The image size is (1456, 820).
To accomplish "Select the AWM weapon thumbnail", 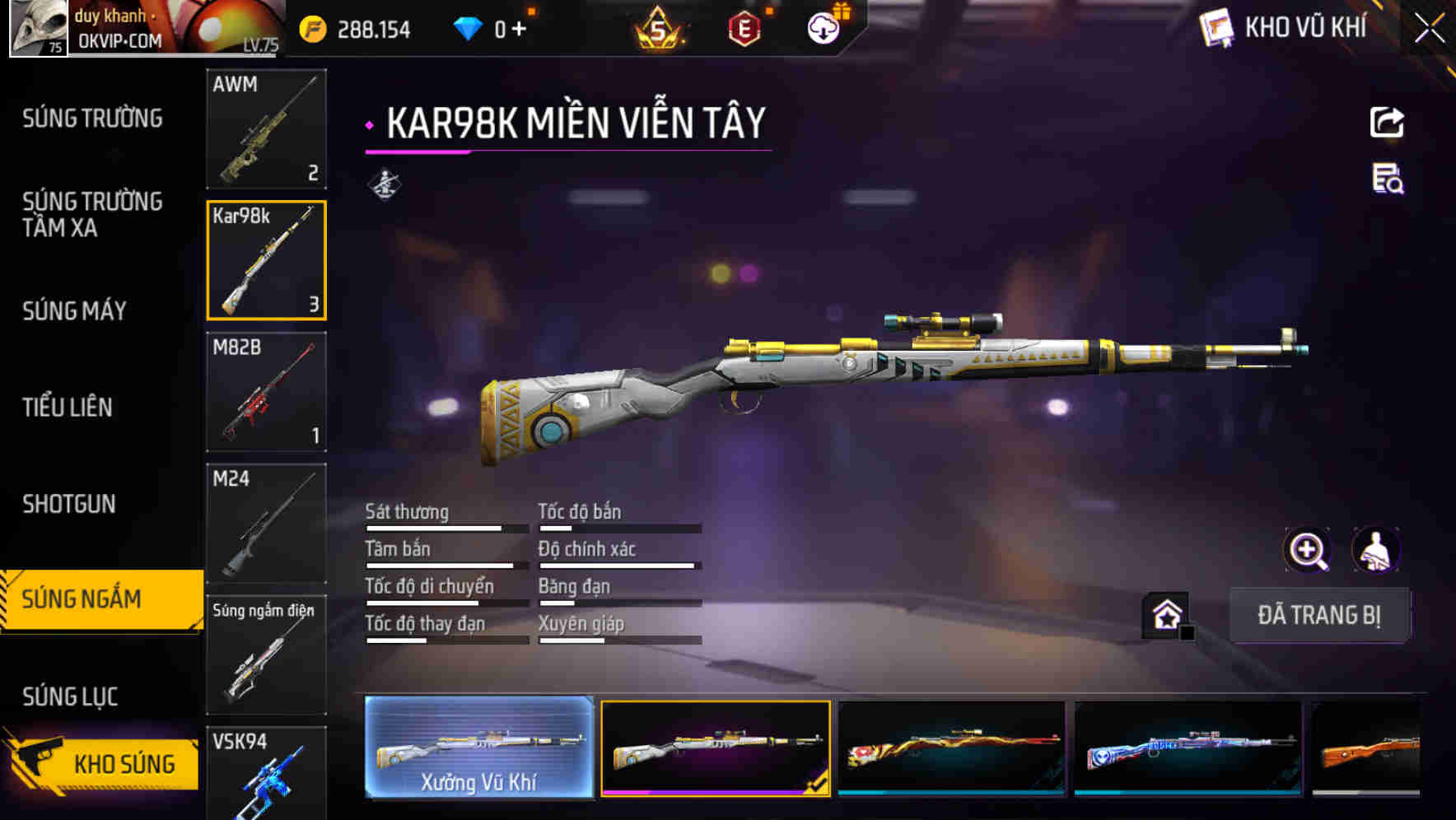I will point(266,129).
